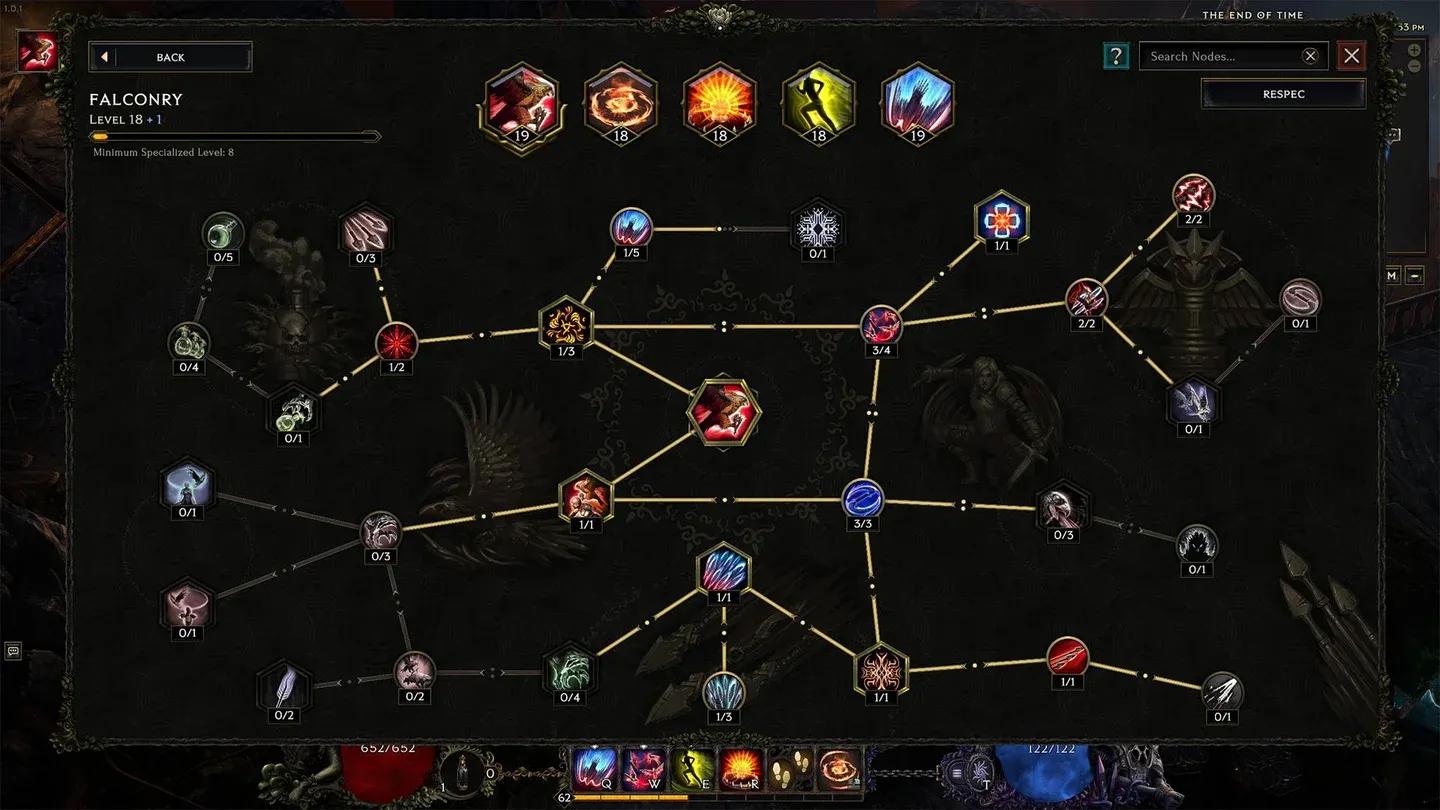Click the RESPEC button
Image resolution: width=1440 pixels, height=810 pixels.
tap(1283, 93)
